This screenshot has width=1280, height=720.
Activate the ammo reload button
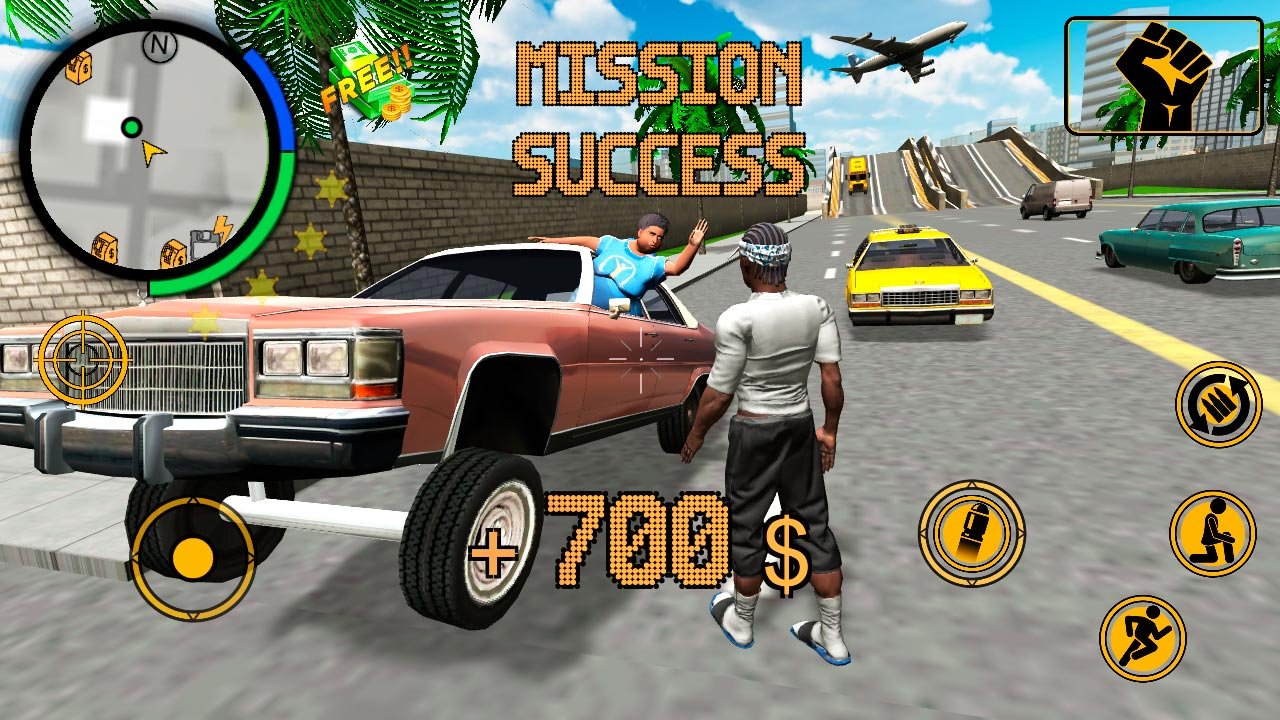1218,404
